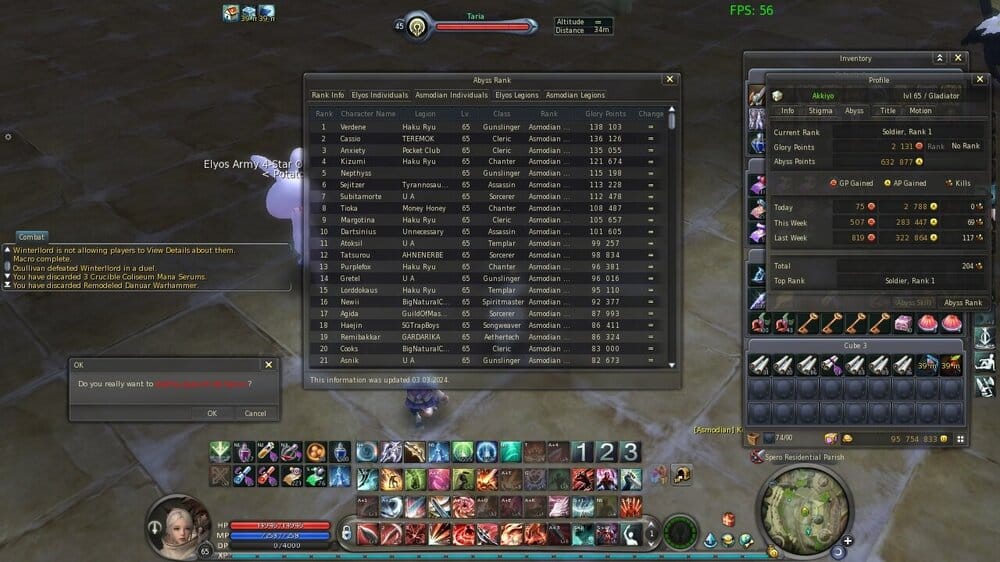Close the Inventory window
The width and height of the screenshot is (1000, 562).
[x=958, y=58]
